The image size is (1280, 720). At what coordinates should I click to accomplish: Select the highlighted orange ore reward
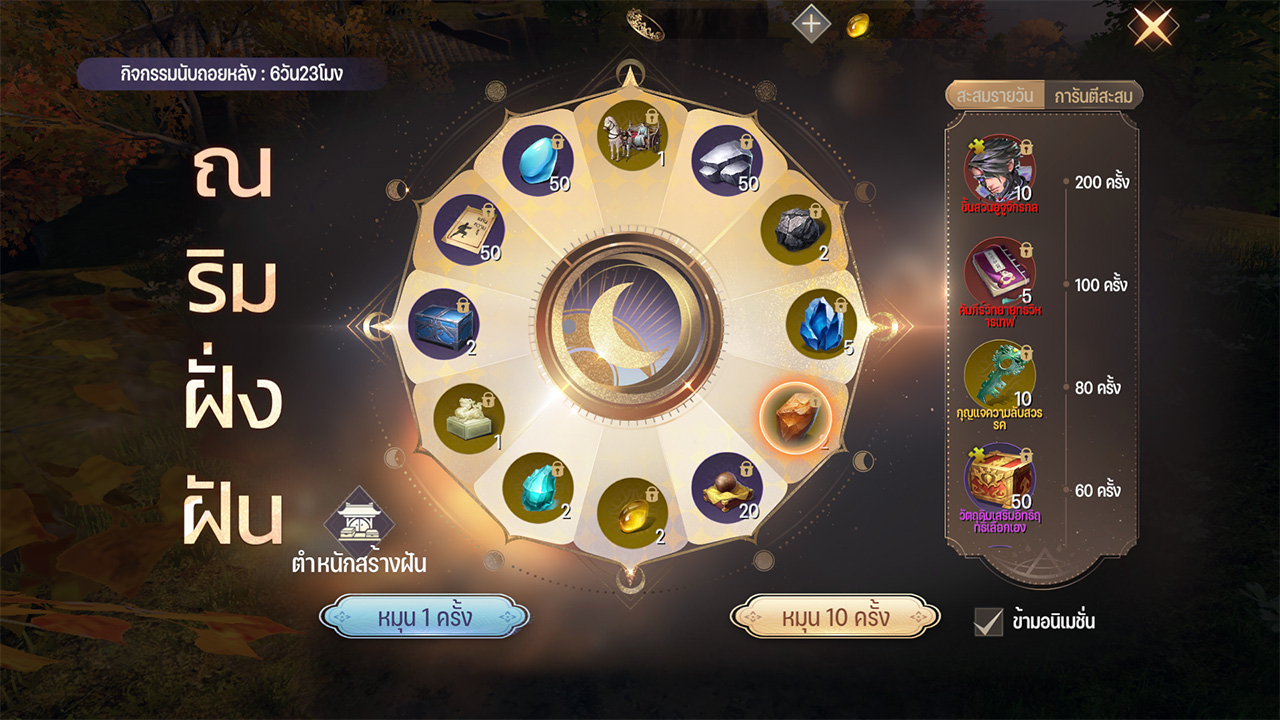796,419
